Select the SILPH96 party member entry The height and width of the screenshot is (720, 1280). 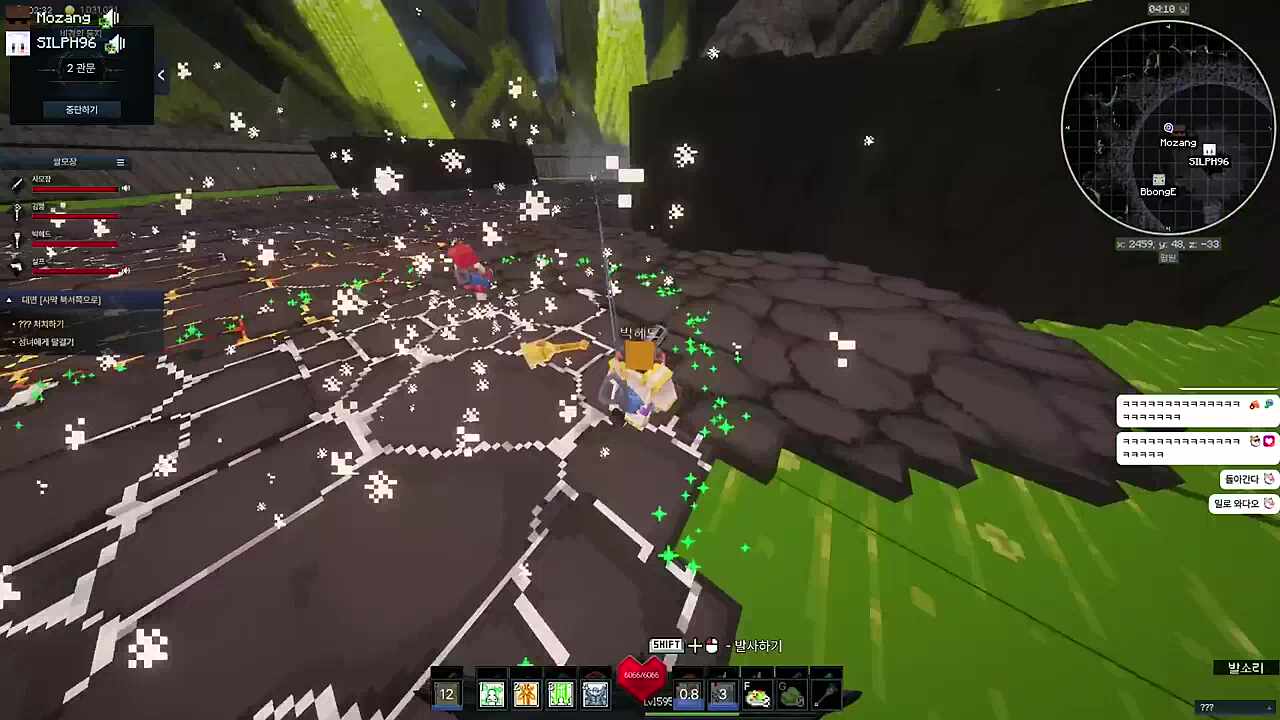coord(66,43)
